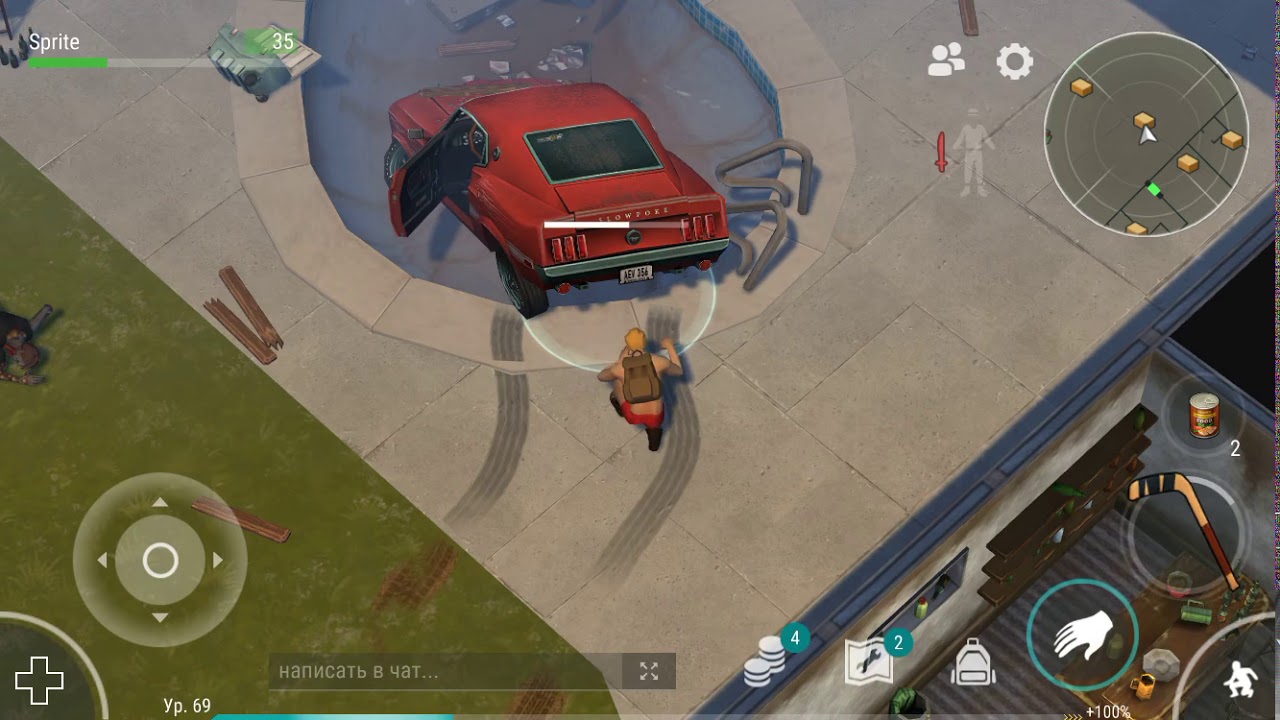The width and height of the screenshot is (1280, 720).
Task: Open the friends list icon
Action: pos(946,62)
